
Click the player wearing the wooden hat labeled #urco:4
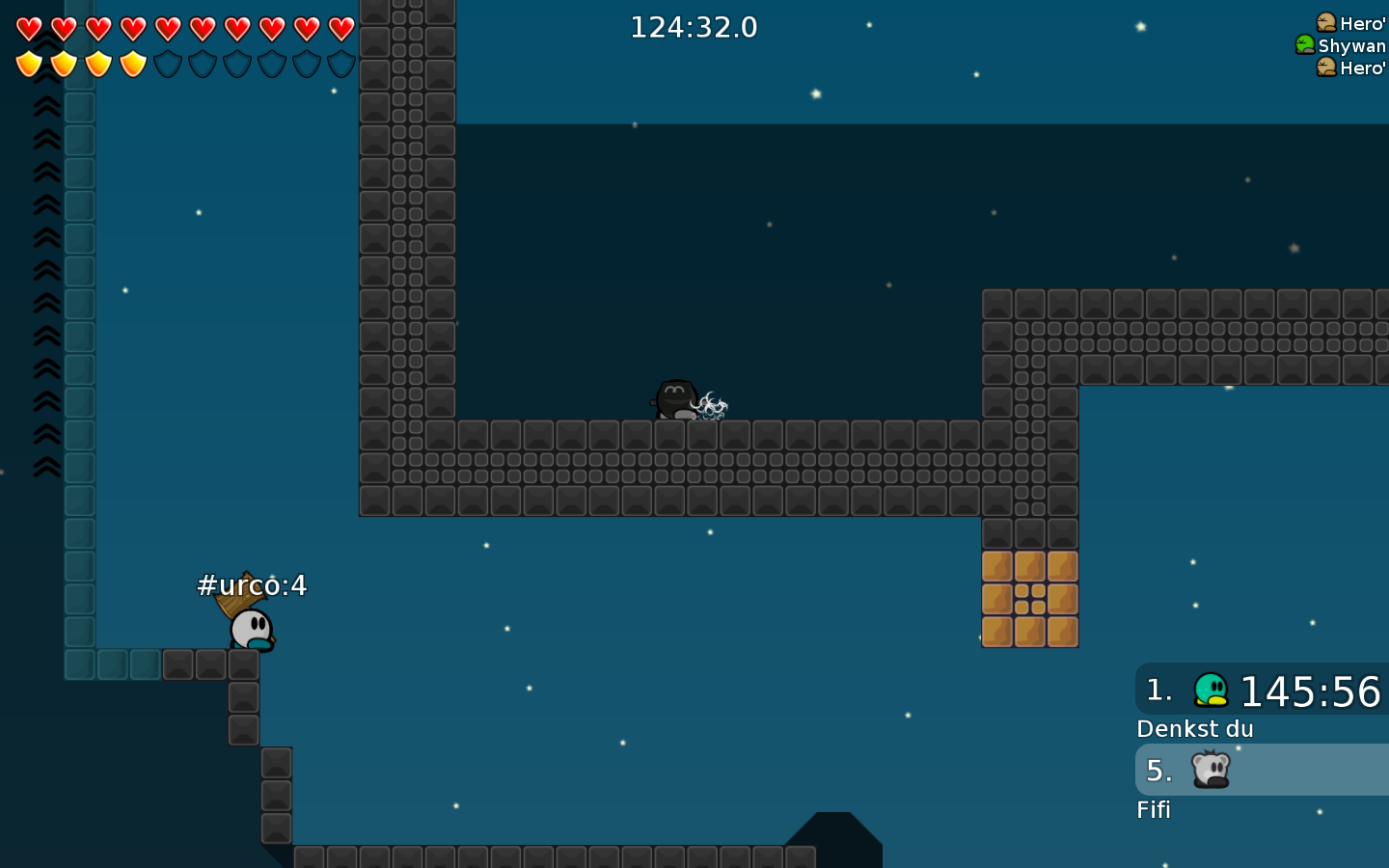(249, 627)
